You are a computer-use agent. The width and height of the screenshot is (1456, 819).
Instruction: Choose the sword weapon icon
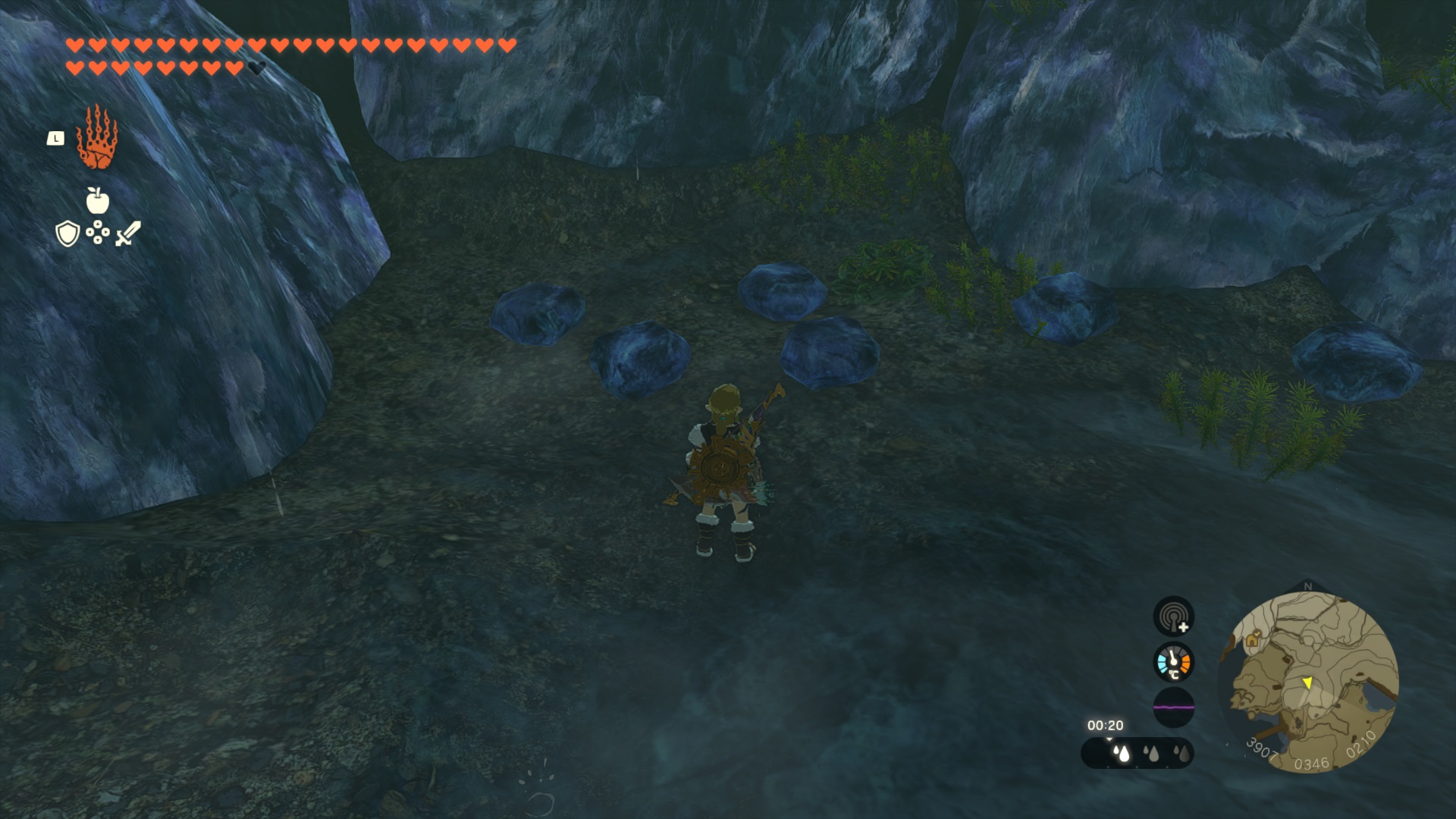click(x=128, y=234)
